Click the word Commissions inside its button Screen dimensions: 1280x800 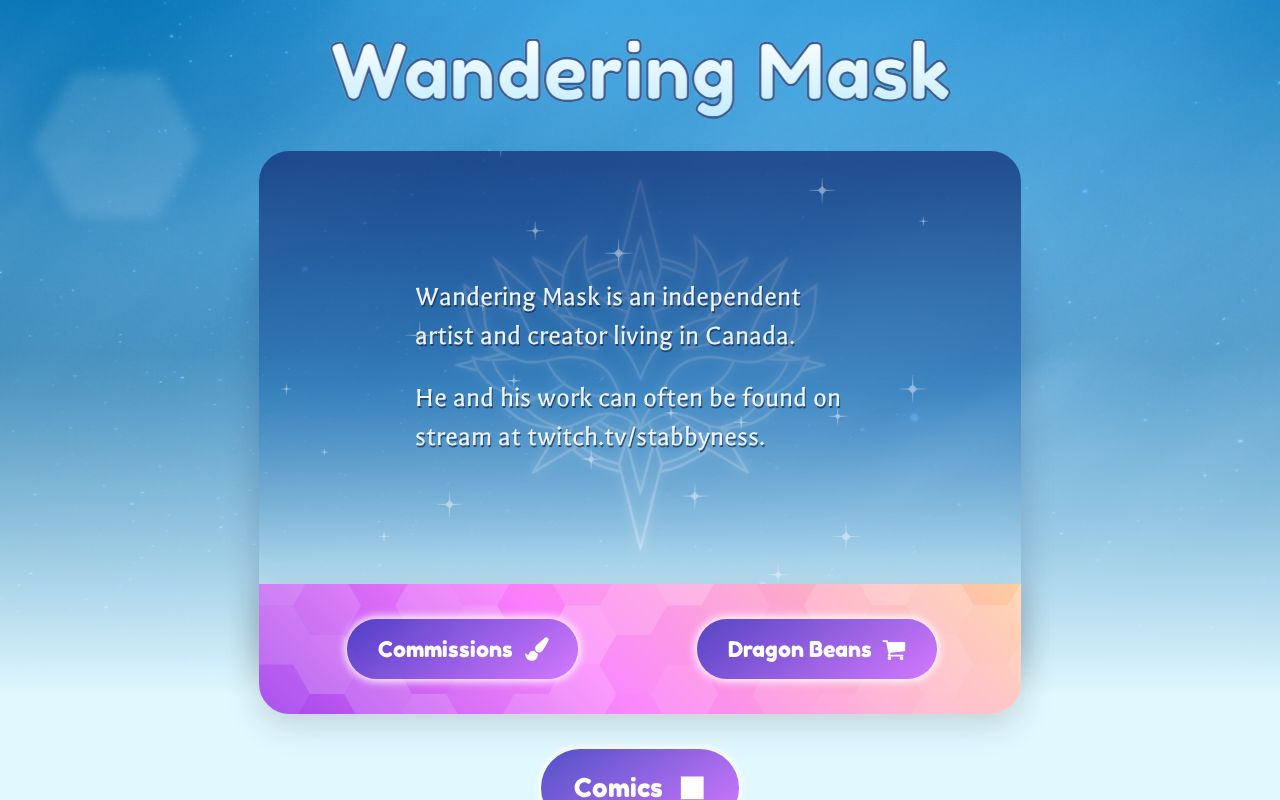[444, 648]
